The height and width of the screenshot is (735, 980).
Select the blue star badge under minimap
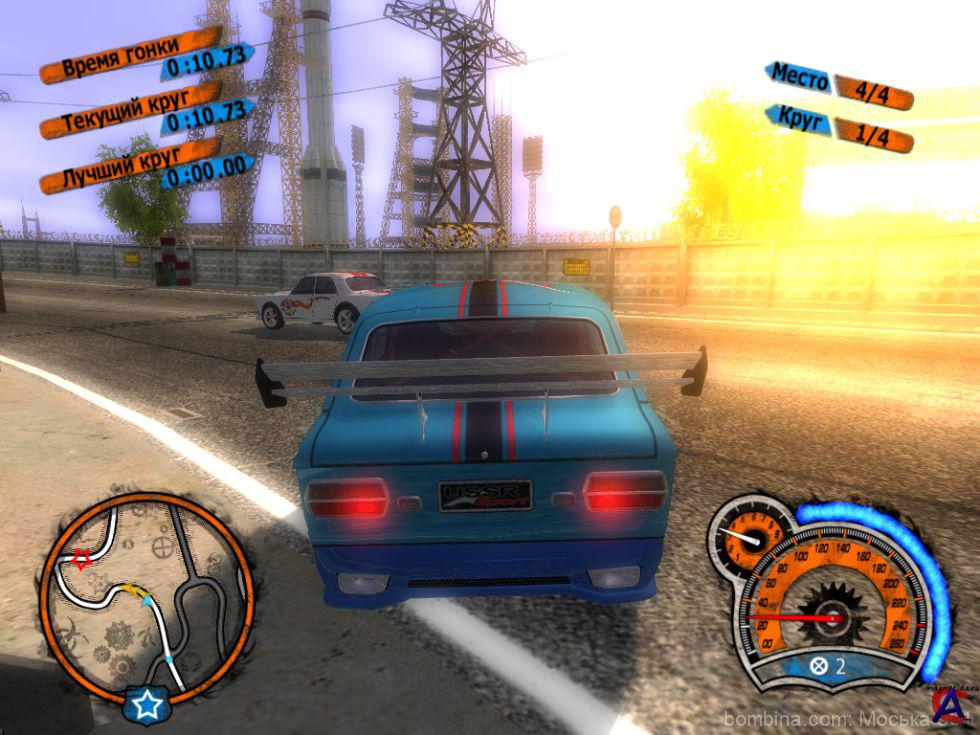coord(147,705)
